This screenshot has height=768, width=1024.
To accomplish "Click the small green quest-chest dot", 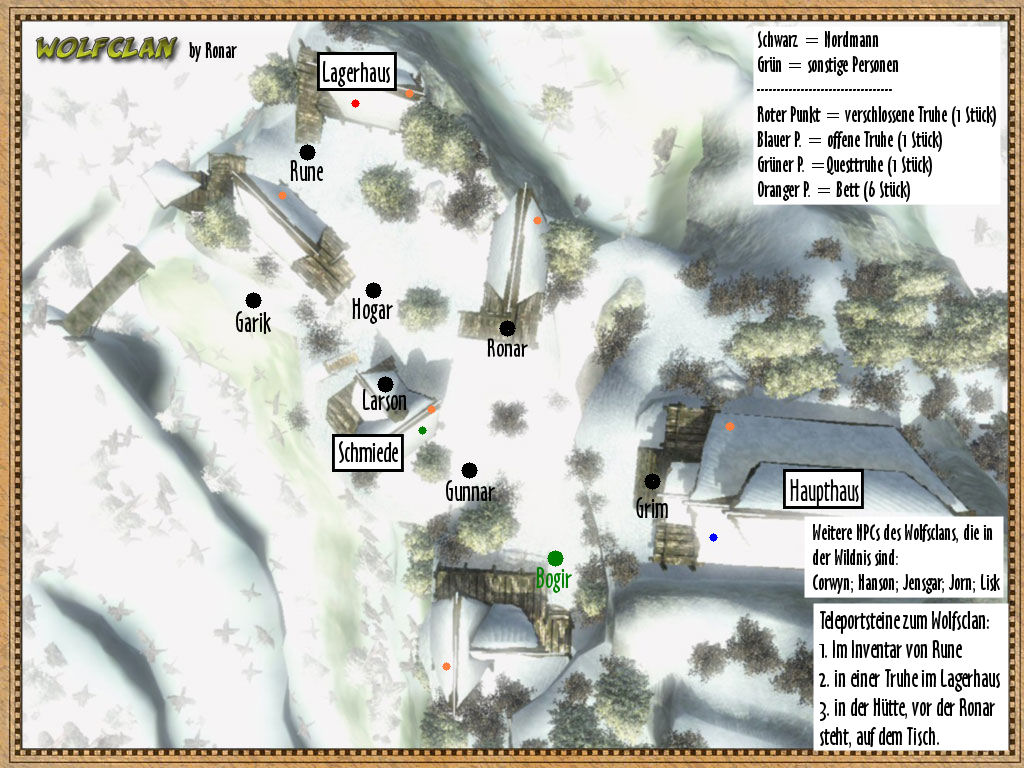I will [x=422, y=430].
